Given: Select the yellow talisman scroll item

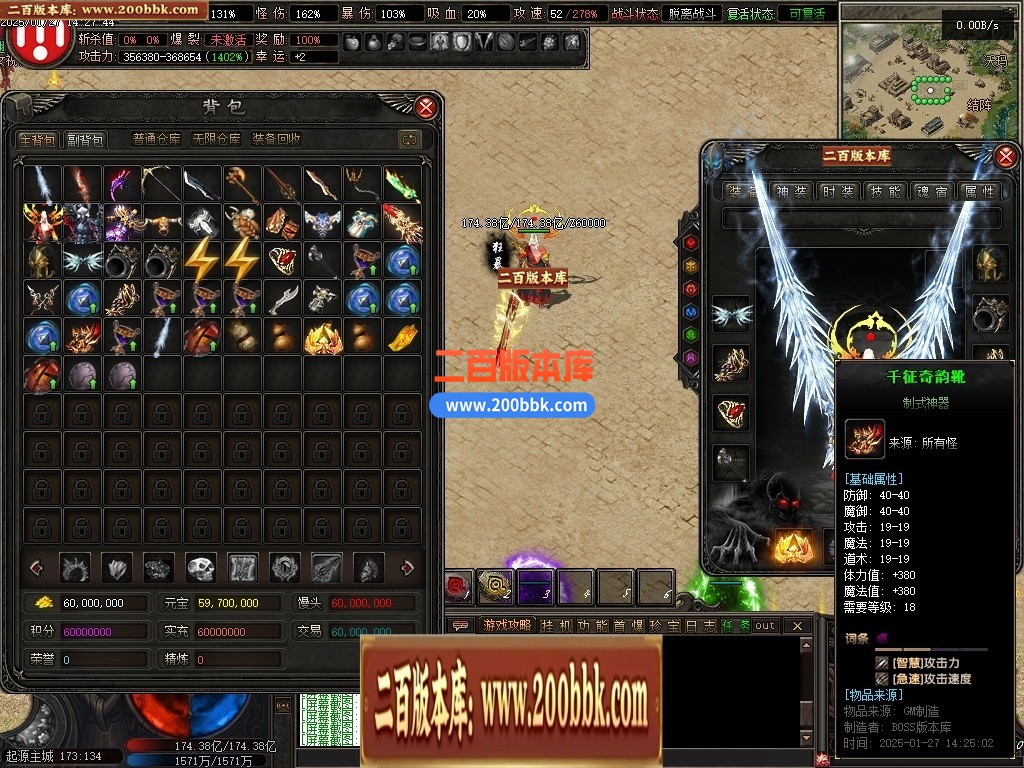Looking at the screenshot, I should (x=402, y=338).
